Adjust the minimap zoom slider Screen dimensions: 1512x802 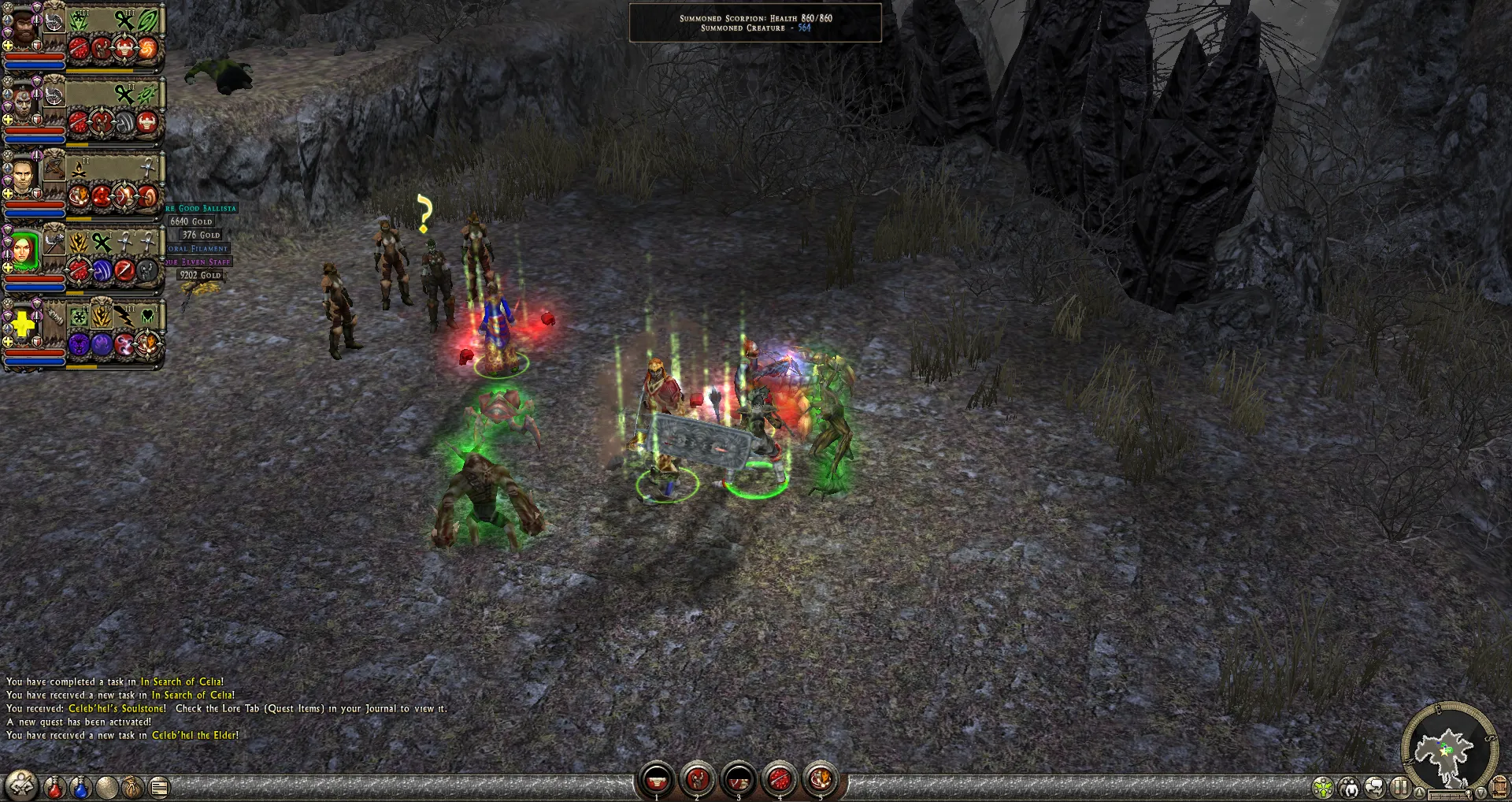tap(1450, 794)
